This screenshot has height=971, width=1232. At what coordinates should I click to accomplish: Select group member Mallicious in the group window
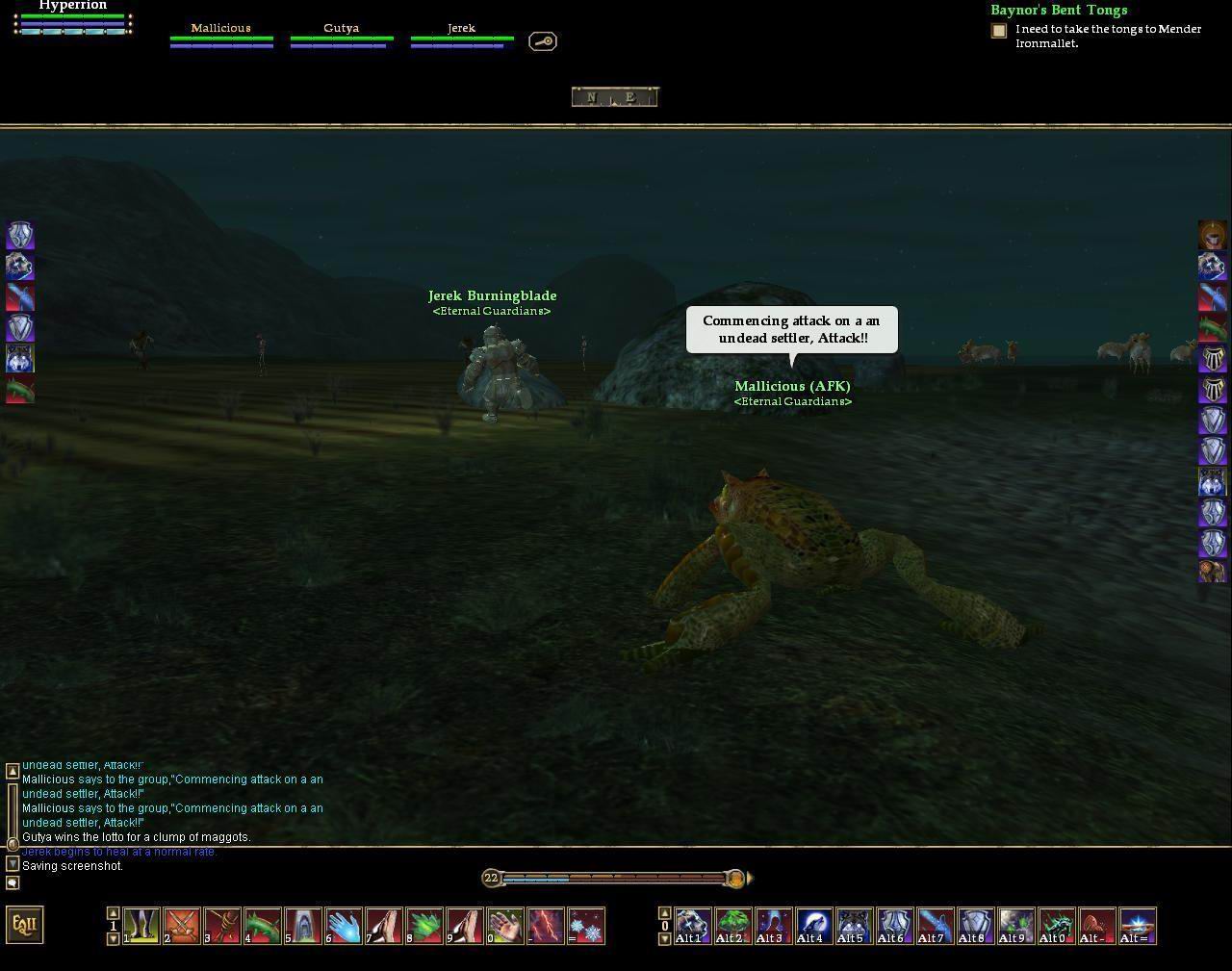pyautogui.click(x=220, y=35)
